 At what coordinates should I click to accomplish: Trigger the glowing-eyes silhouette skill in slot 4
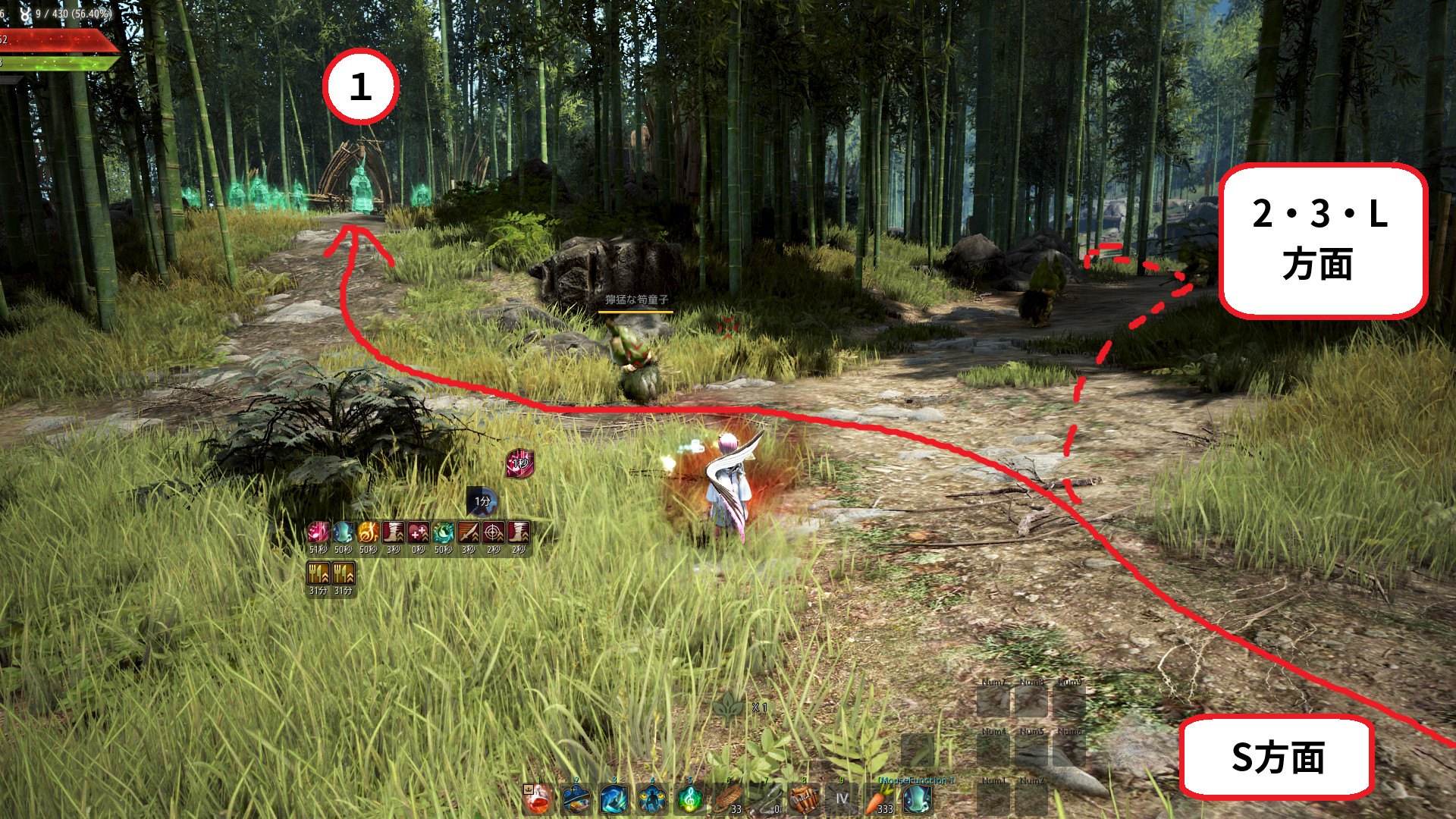(x=651, y=799)
